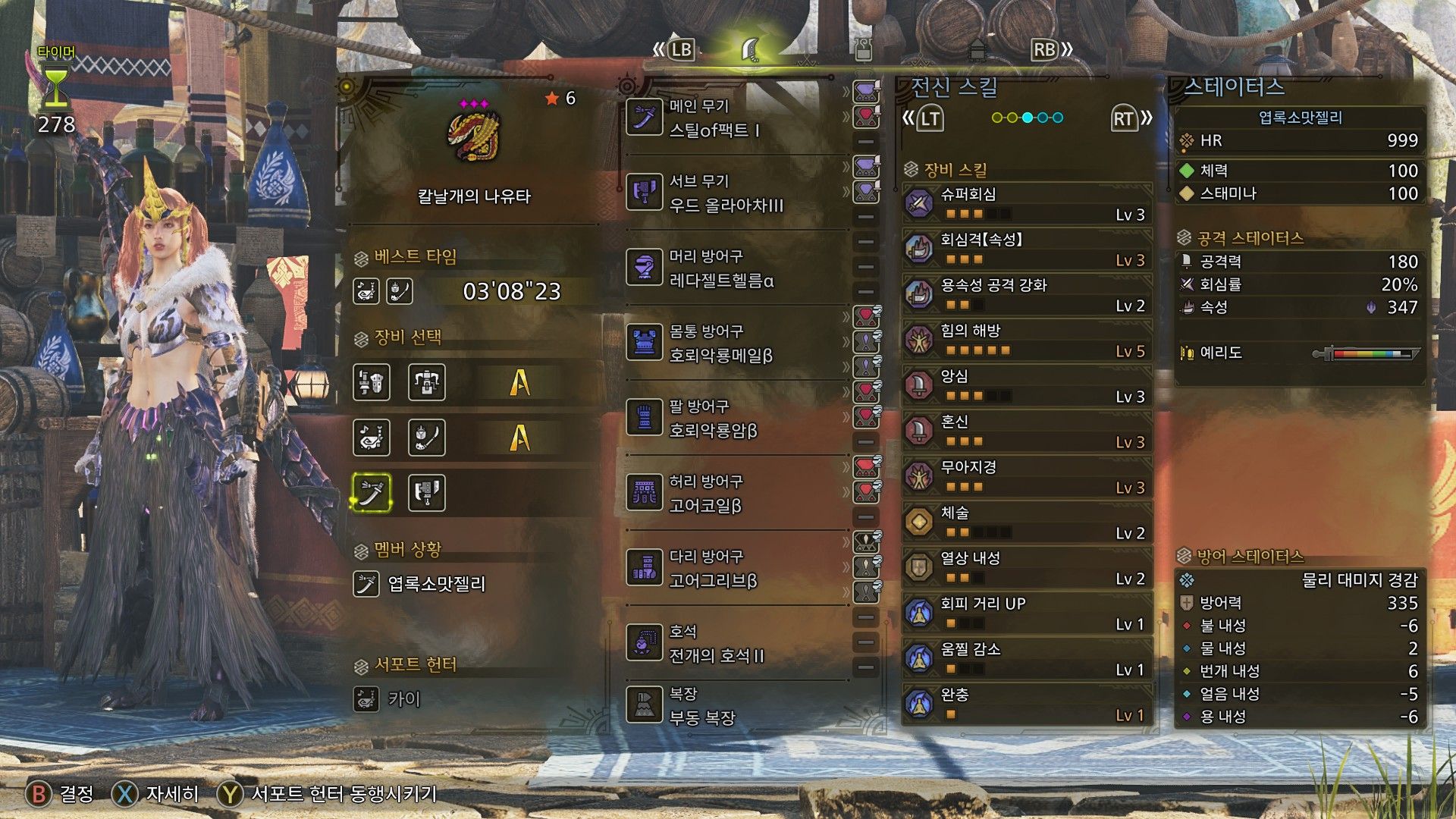Select the 고어코일β waist armor row
Viewport: 1456px width, 819px height.
[728, 494]
